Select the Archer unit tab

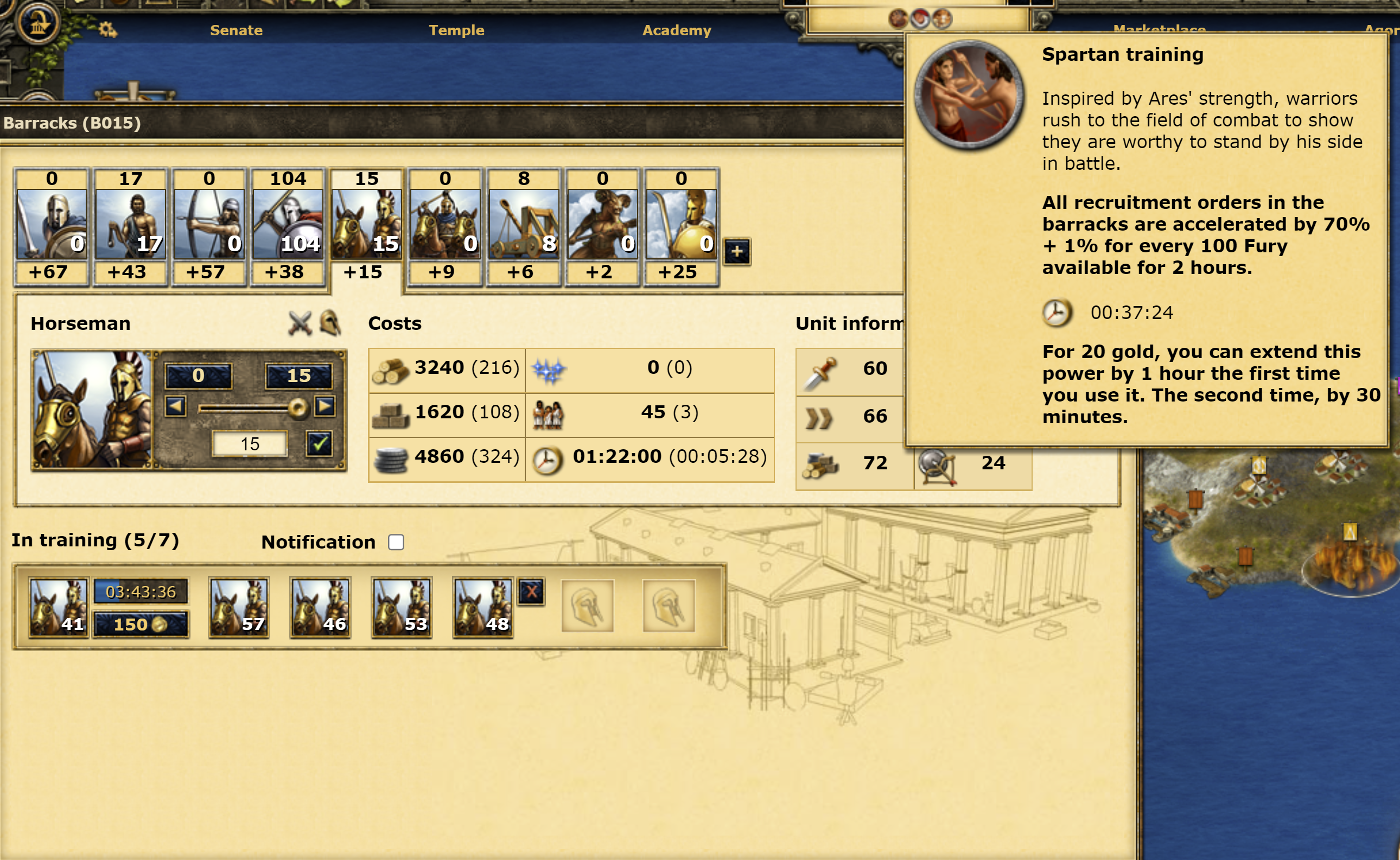click(x=209, y=225)
